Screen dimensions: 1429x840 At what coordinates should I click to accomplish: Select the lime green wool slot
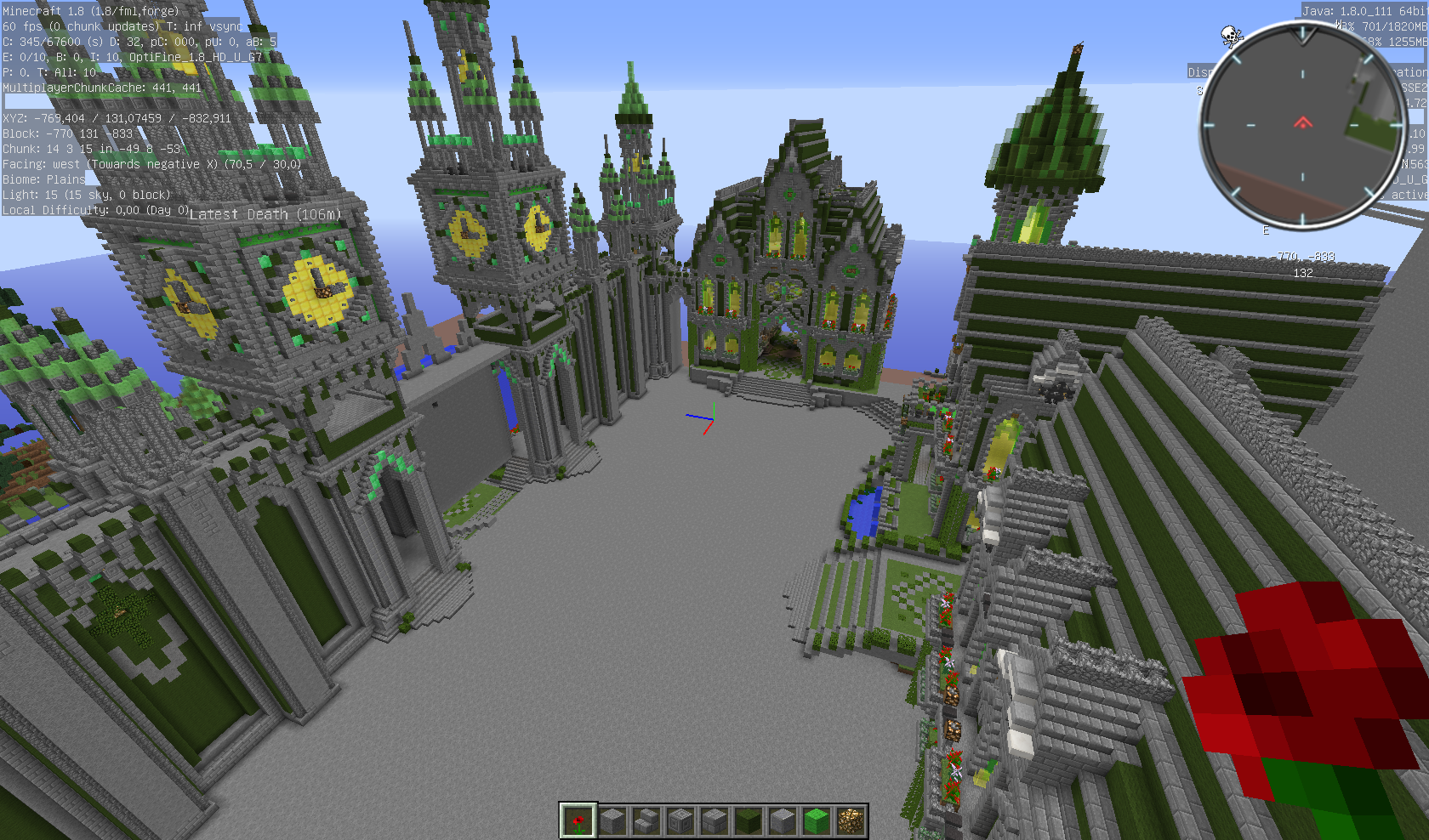816,820
